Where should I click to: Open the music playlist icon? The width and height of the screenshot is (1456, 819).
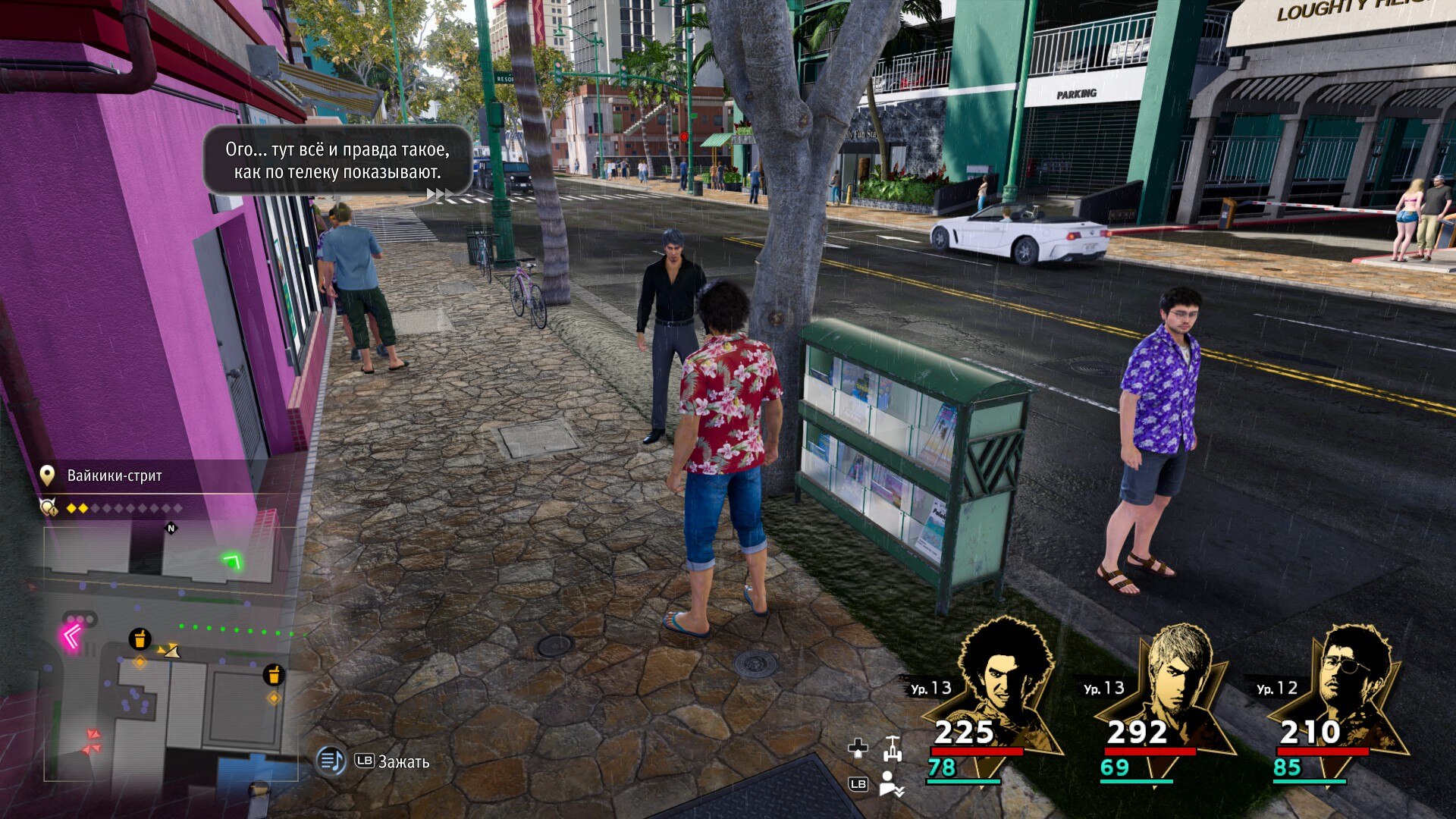pos(331,760)
